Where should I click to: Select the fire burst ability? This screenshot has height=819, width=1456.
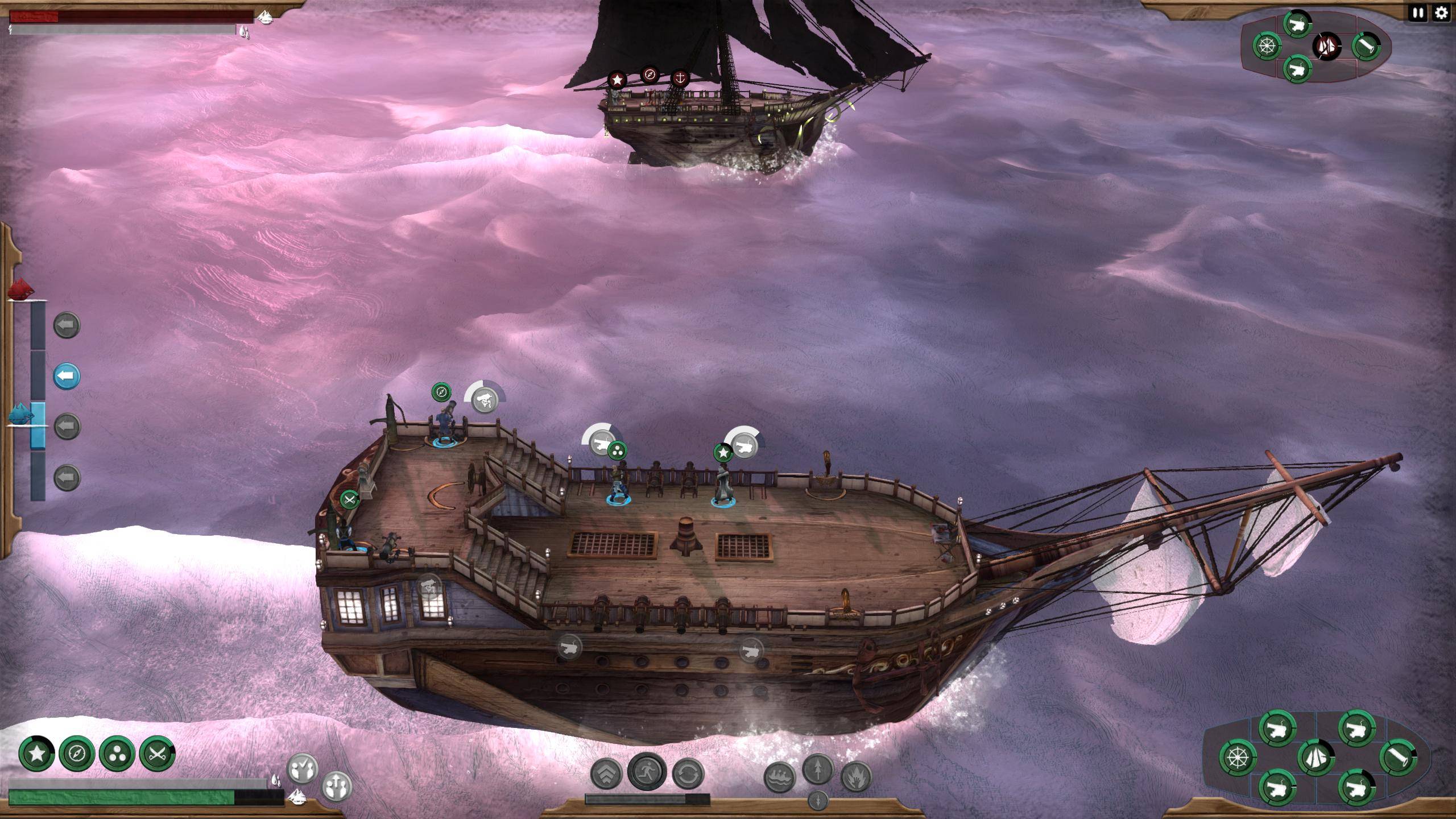point(856,777)
